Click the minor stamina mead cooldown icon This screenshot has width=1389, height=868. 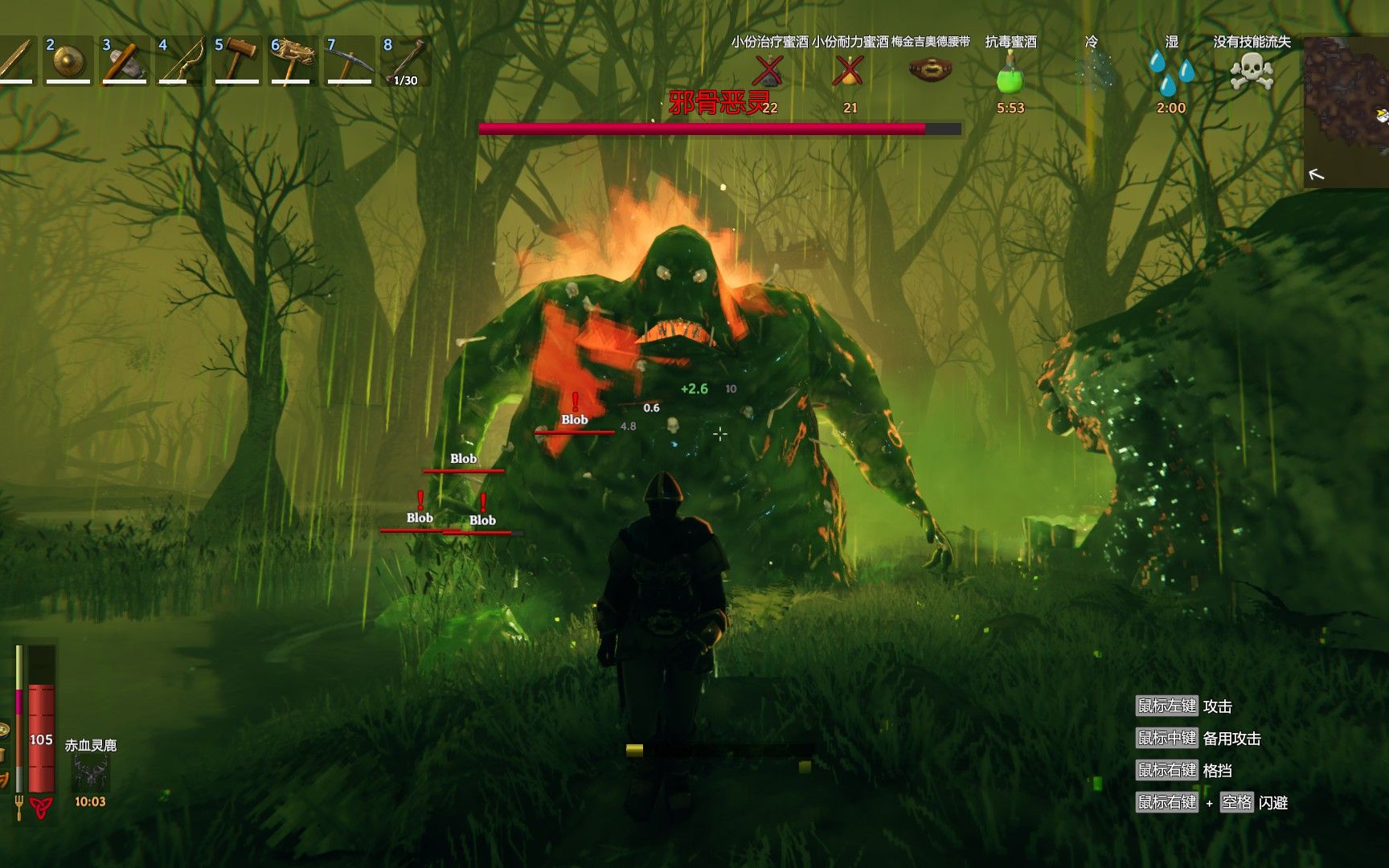[x=849, y=72]
